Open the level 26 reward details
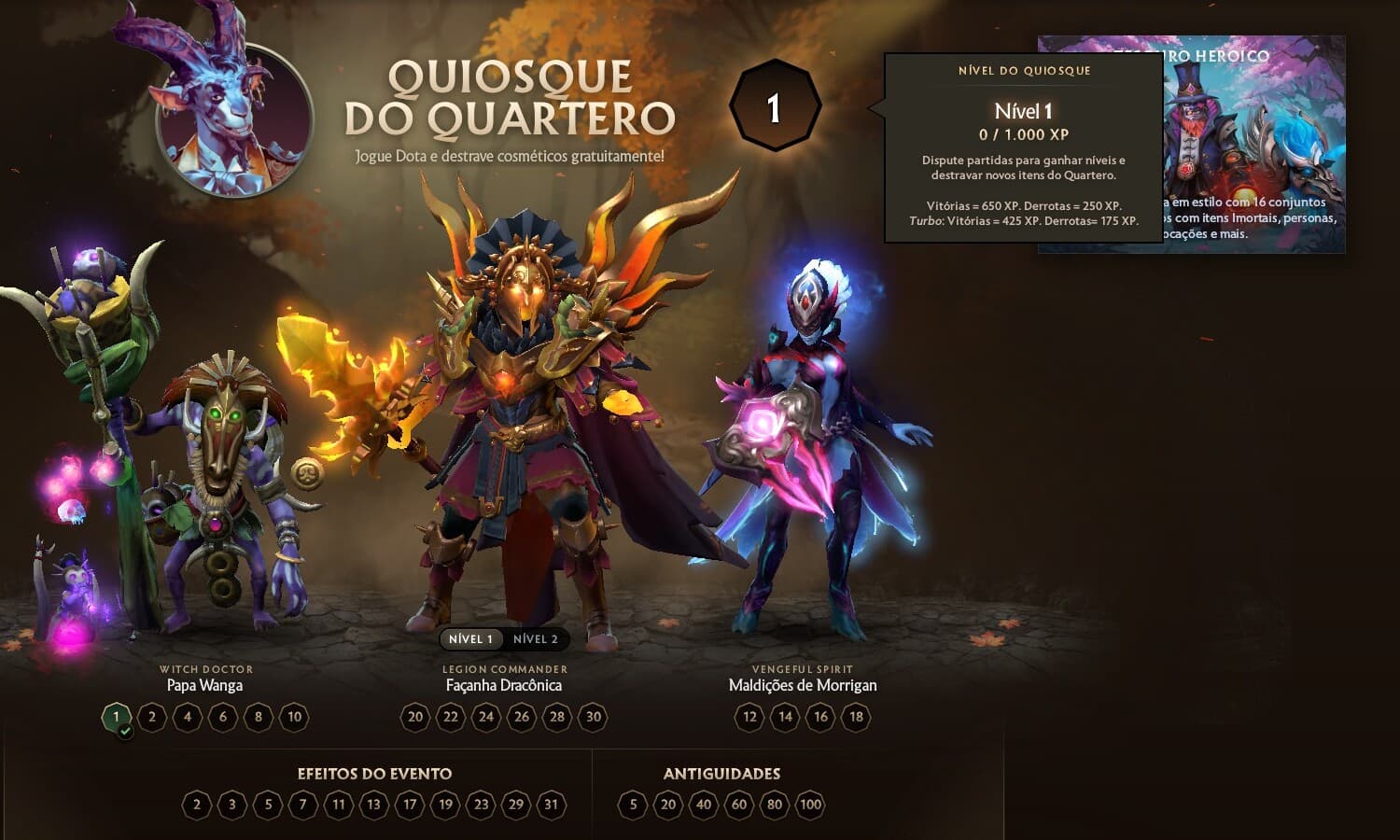Viewport: 1400px width, 840px height. pyautogui.click(x=522, y=718)
